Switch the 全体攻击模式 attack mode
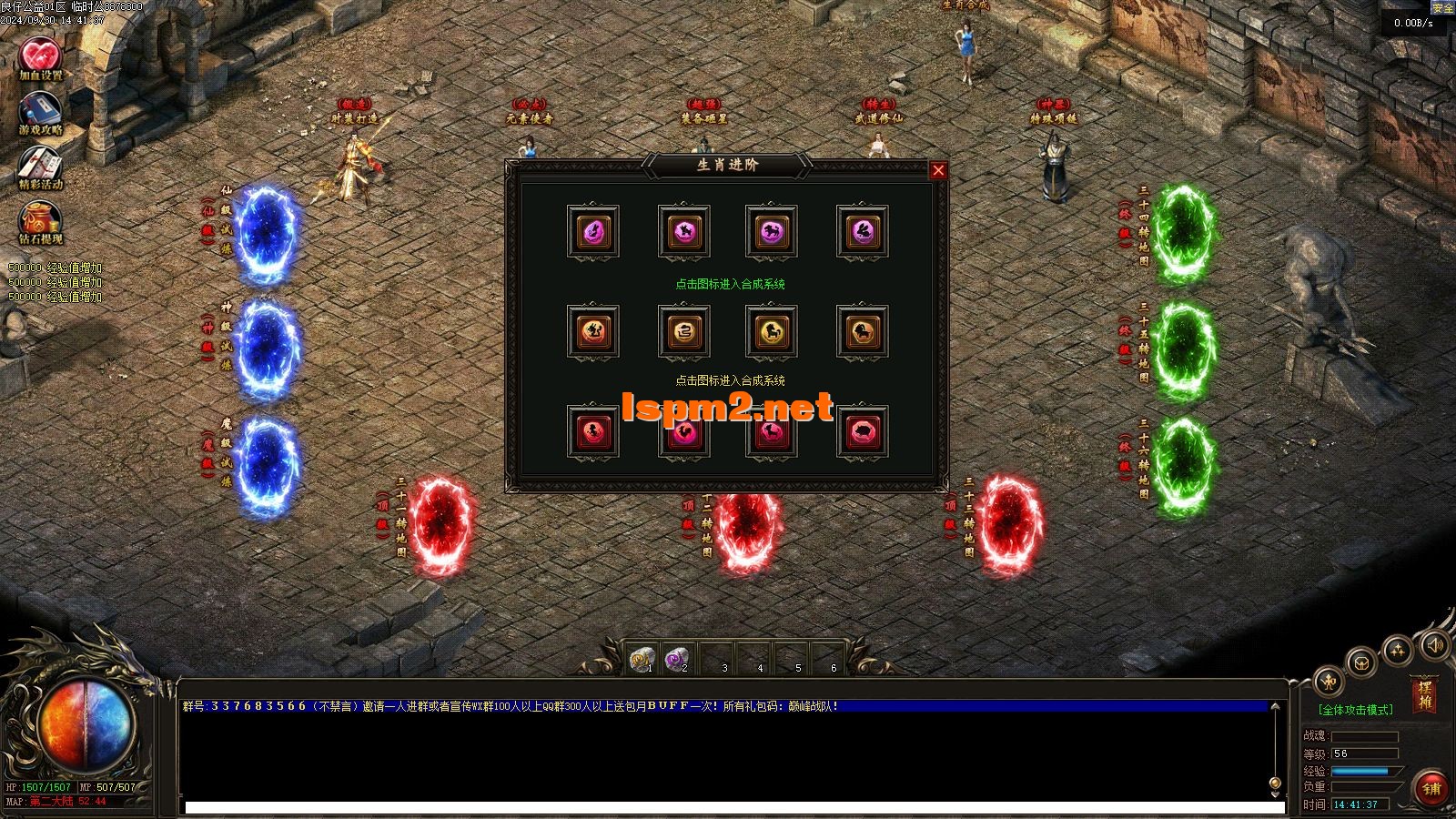The width and height of the screenshot is (1456, 819). click(1355, 710)
